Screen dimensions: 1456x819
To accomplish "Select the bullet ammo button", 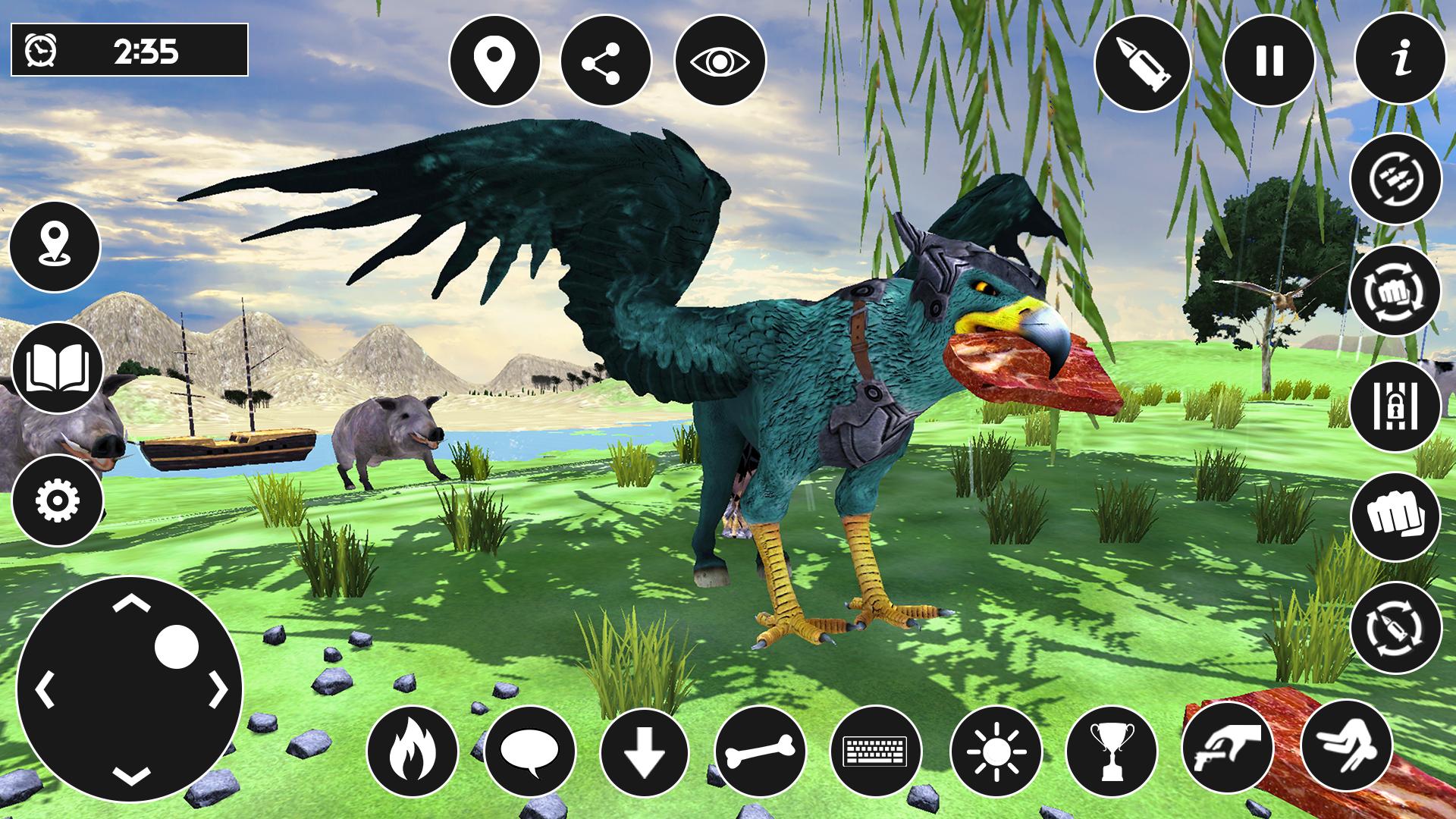I will (1142, 64).
